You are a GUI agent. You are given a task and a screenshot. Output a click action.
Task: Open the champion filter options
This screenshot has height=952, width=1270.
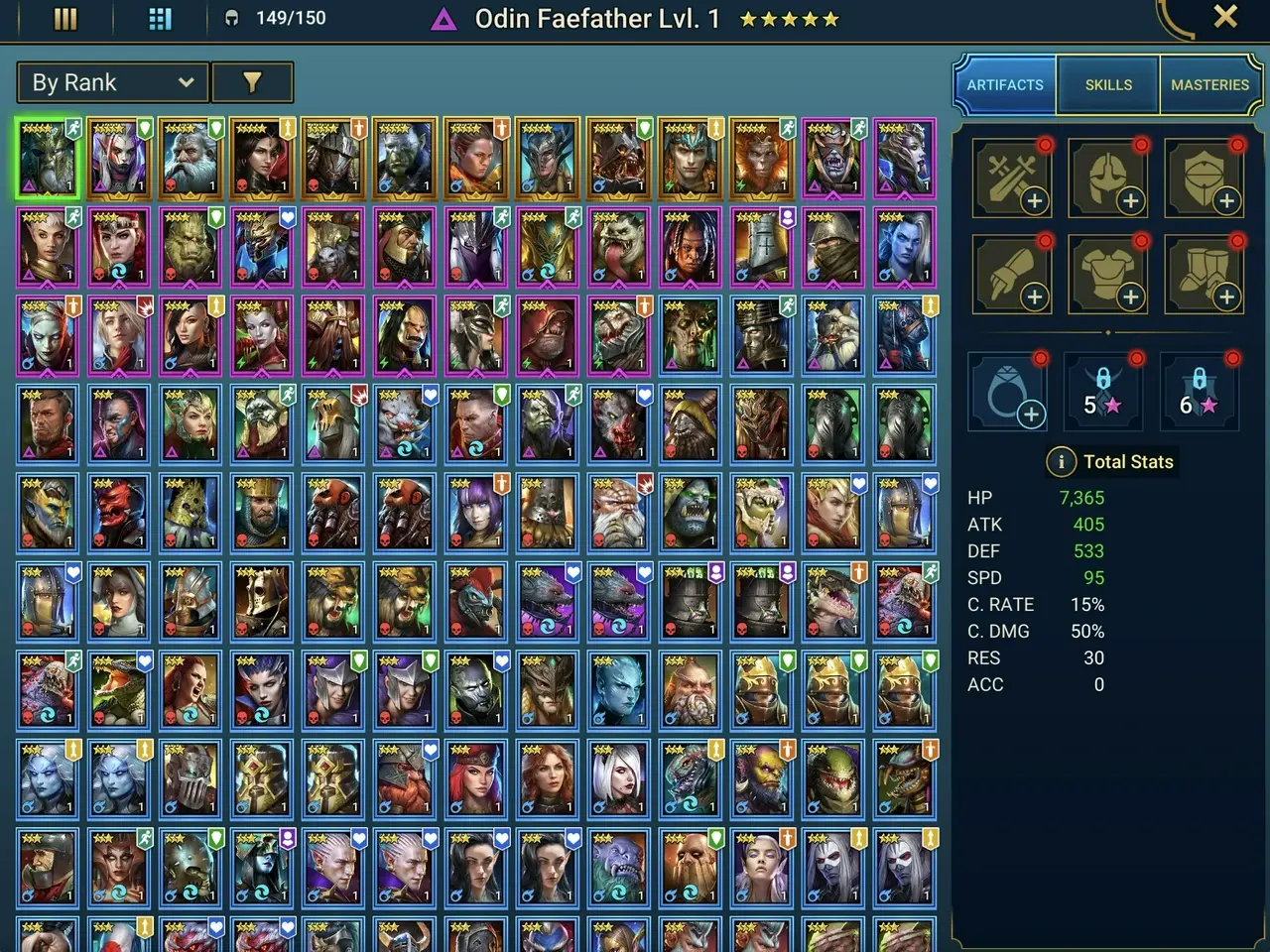coord(253,82)
